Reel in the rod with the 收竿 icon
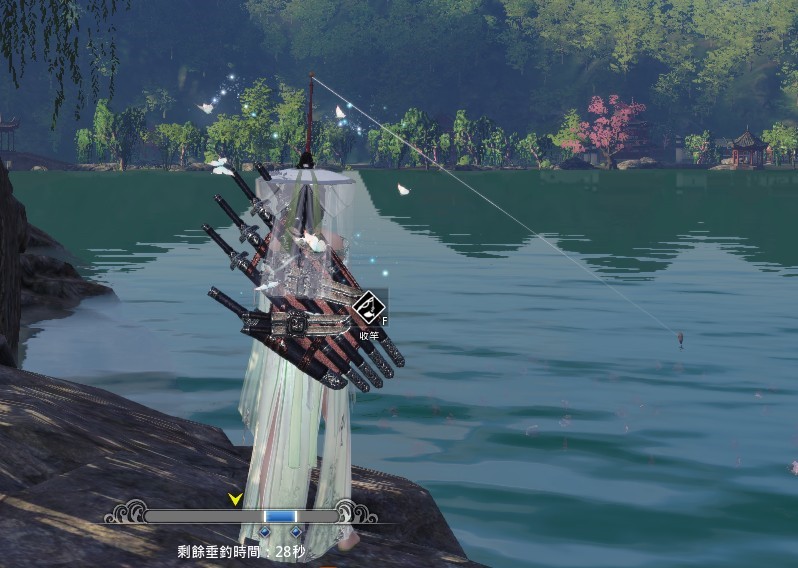The image size is (798, 568). click(368, 309)
